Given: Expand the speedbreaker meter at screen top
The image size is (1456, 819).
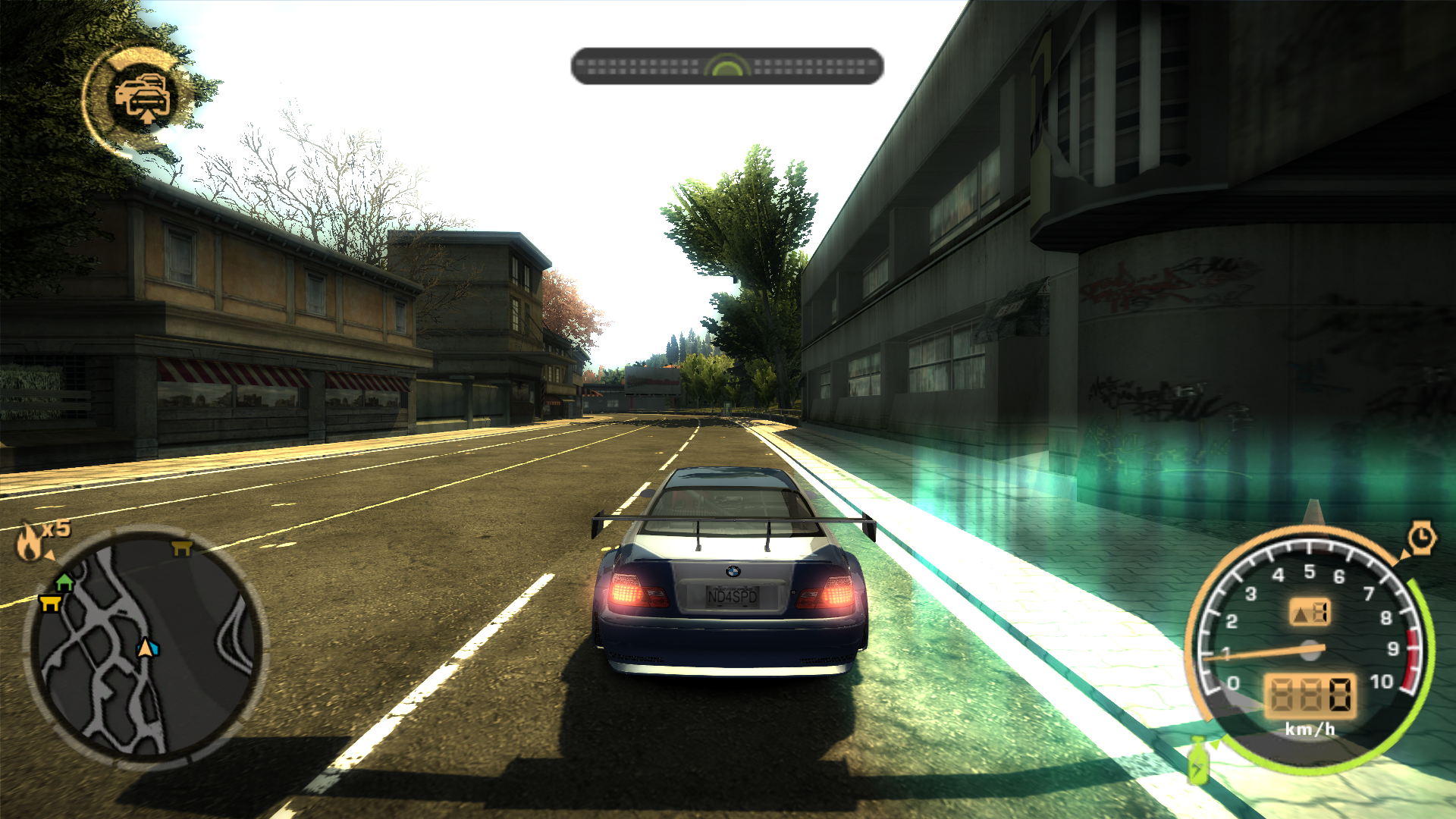Looking at the screenshot, I should (x=728, y=66).
